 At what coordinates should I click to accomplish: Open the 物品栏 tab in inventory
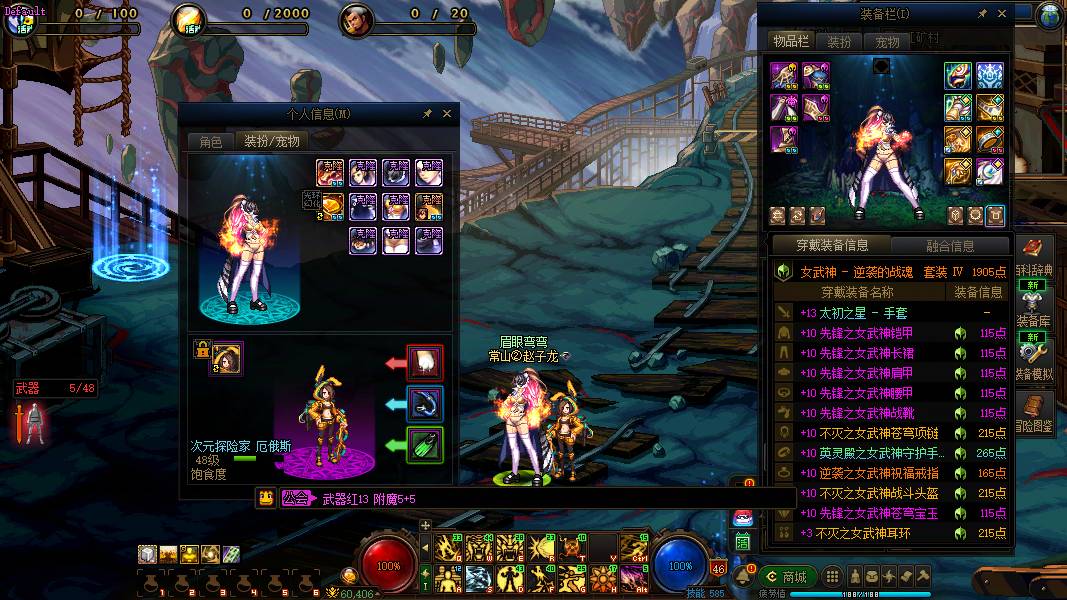click(x=790, y=41)
